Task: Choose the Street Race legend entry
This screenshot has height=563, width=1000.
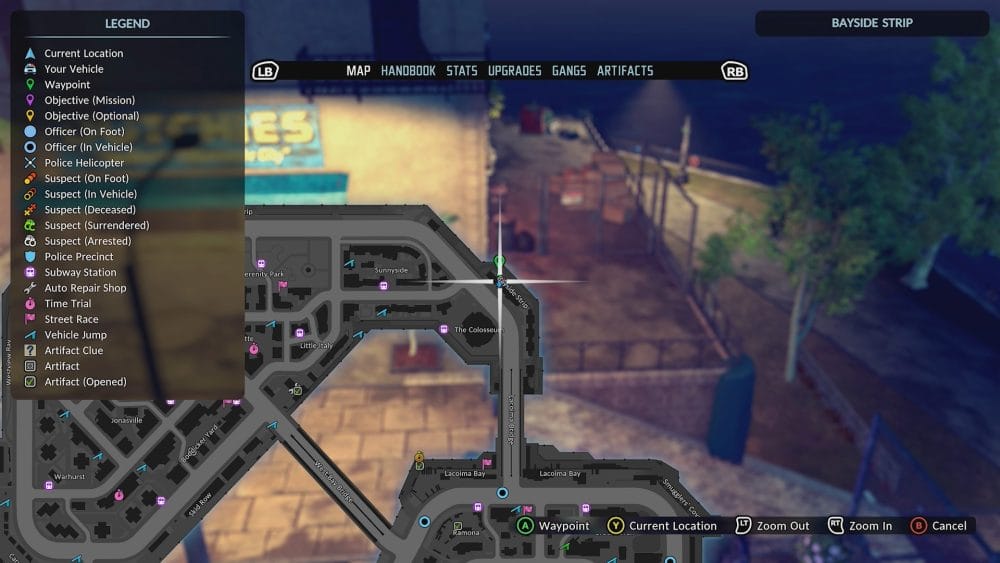Action: [x=71, y=319]
